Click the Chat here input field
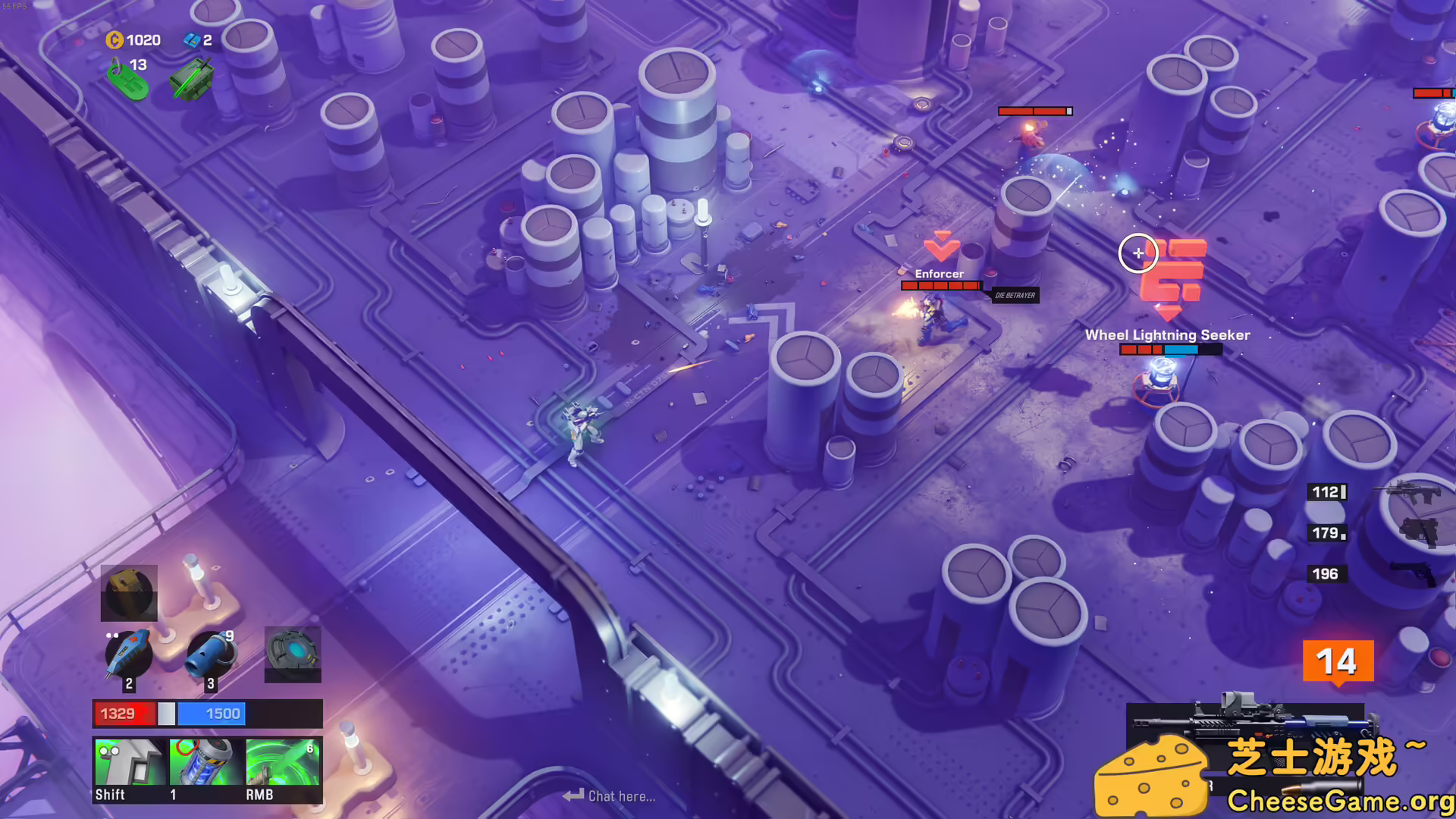 coord(618,795)
